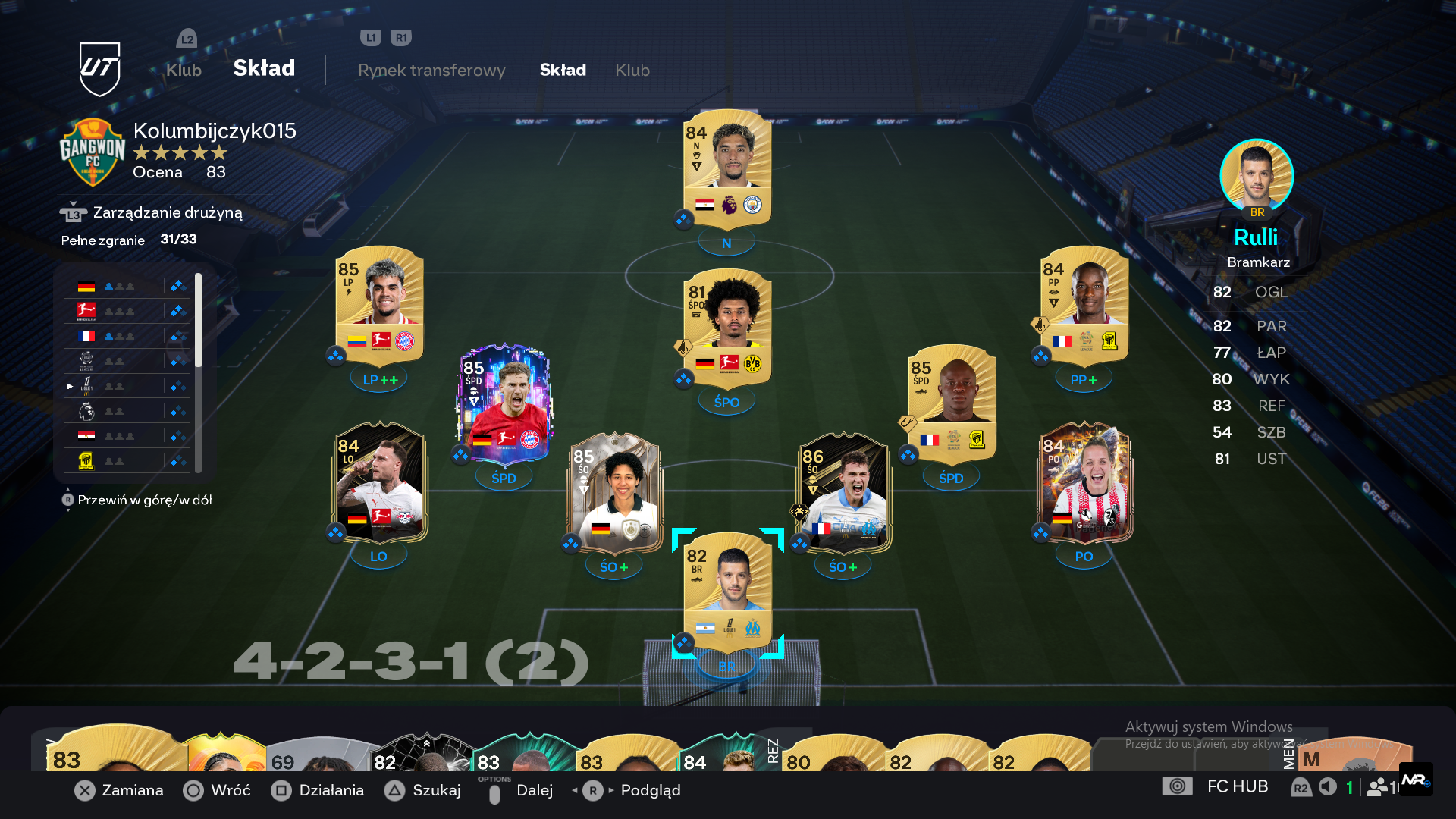Select the 82 BR goalkeeper Rulli card
The image size is (1456, 819).
tap(727, 591)
